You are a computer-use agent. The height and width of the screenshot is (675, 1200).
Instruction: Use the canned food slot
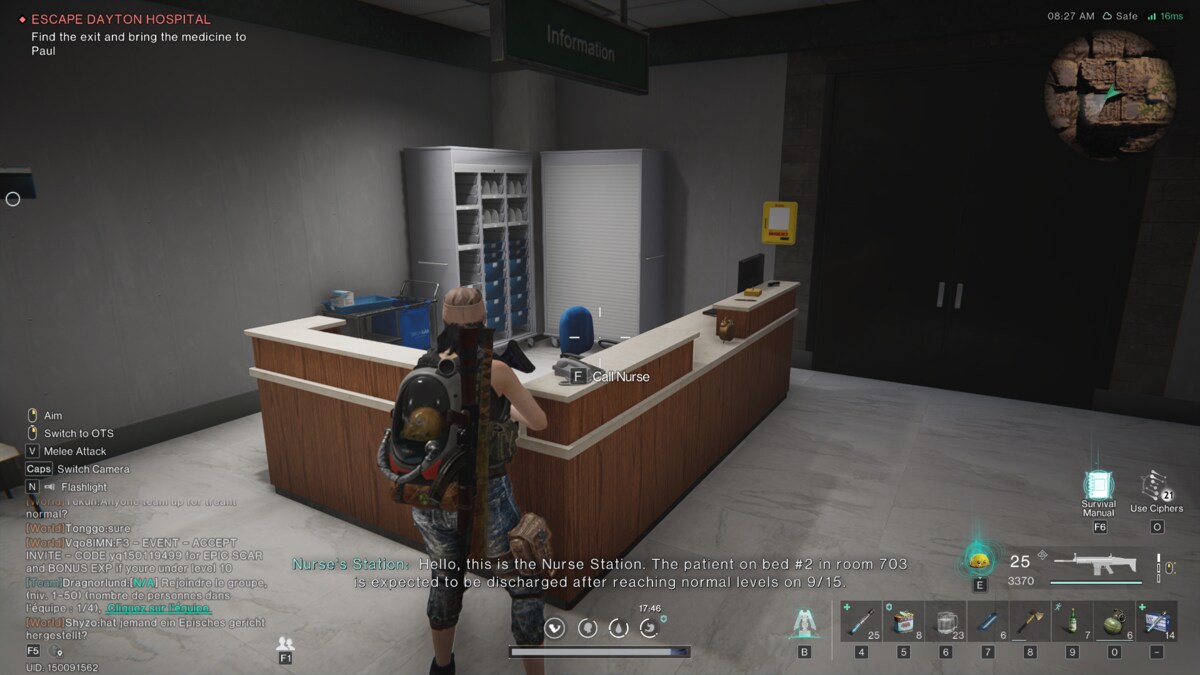click(x=904, y=620)
